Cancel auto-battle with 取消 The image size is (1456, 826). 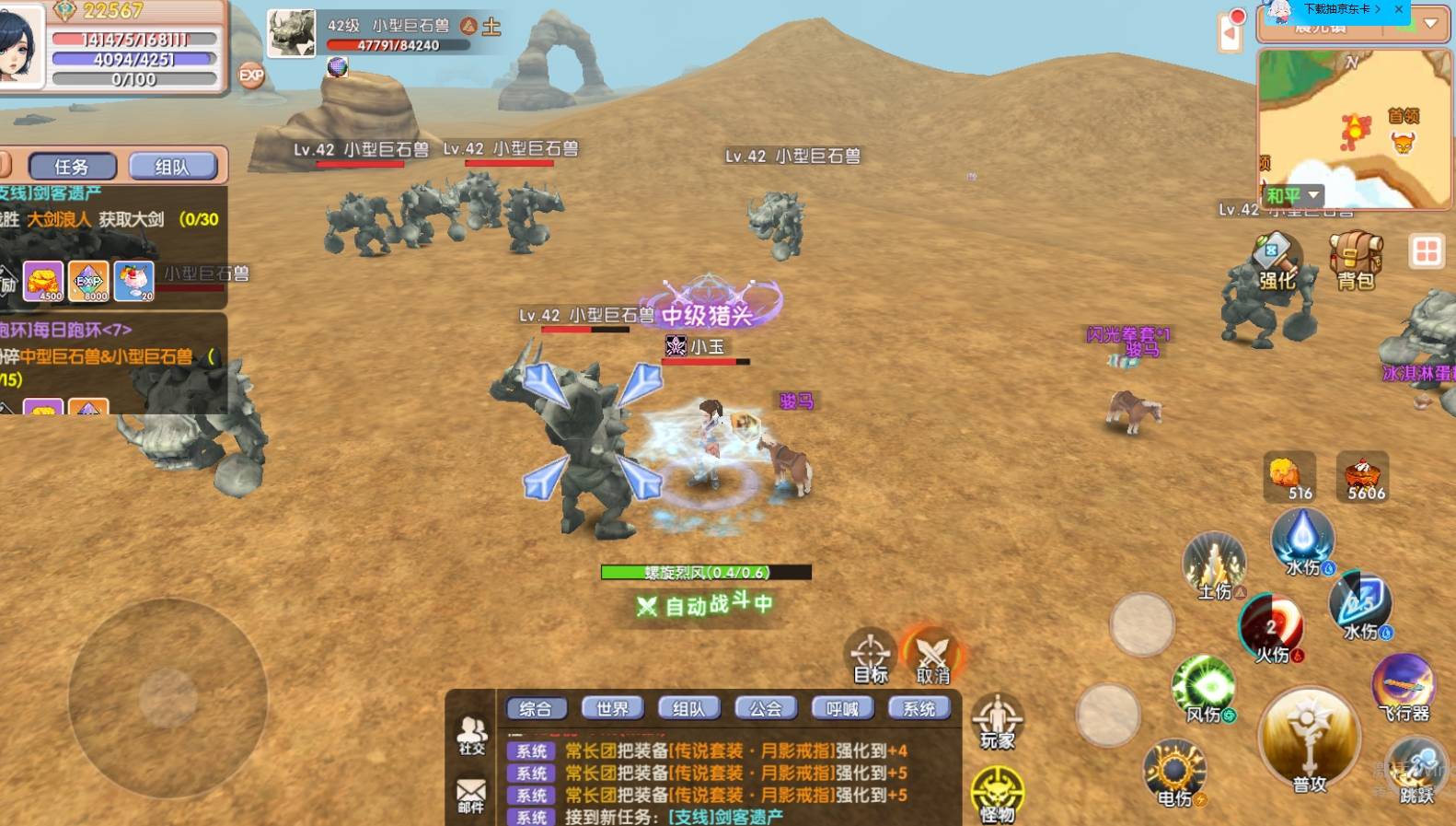(x=932, y=656)
